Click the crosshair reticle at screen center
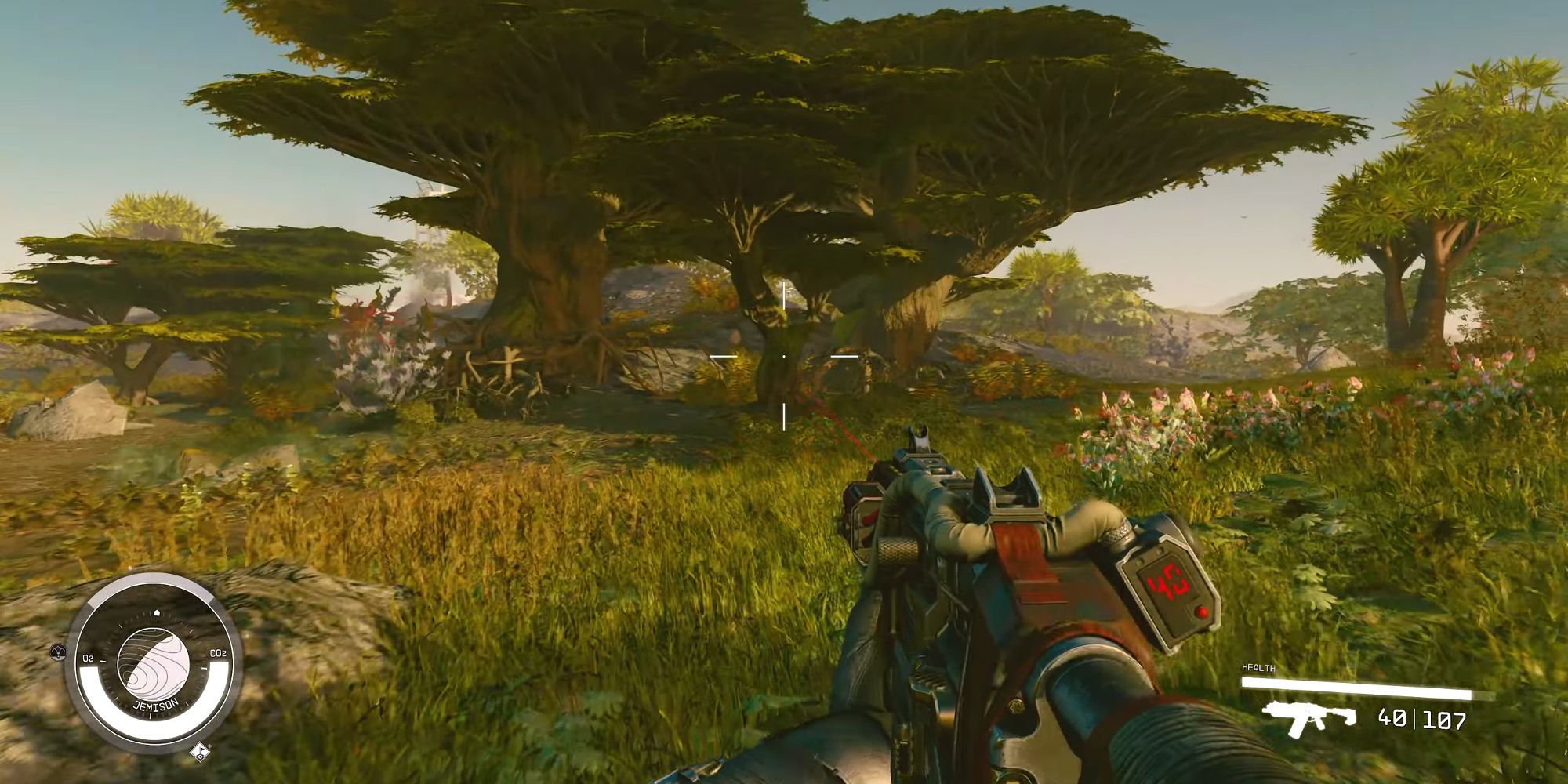The image size is (1568, 784). pyautogui.click(x=784, y=356)
